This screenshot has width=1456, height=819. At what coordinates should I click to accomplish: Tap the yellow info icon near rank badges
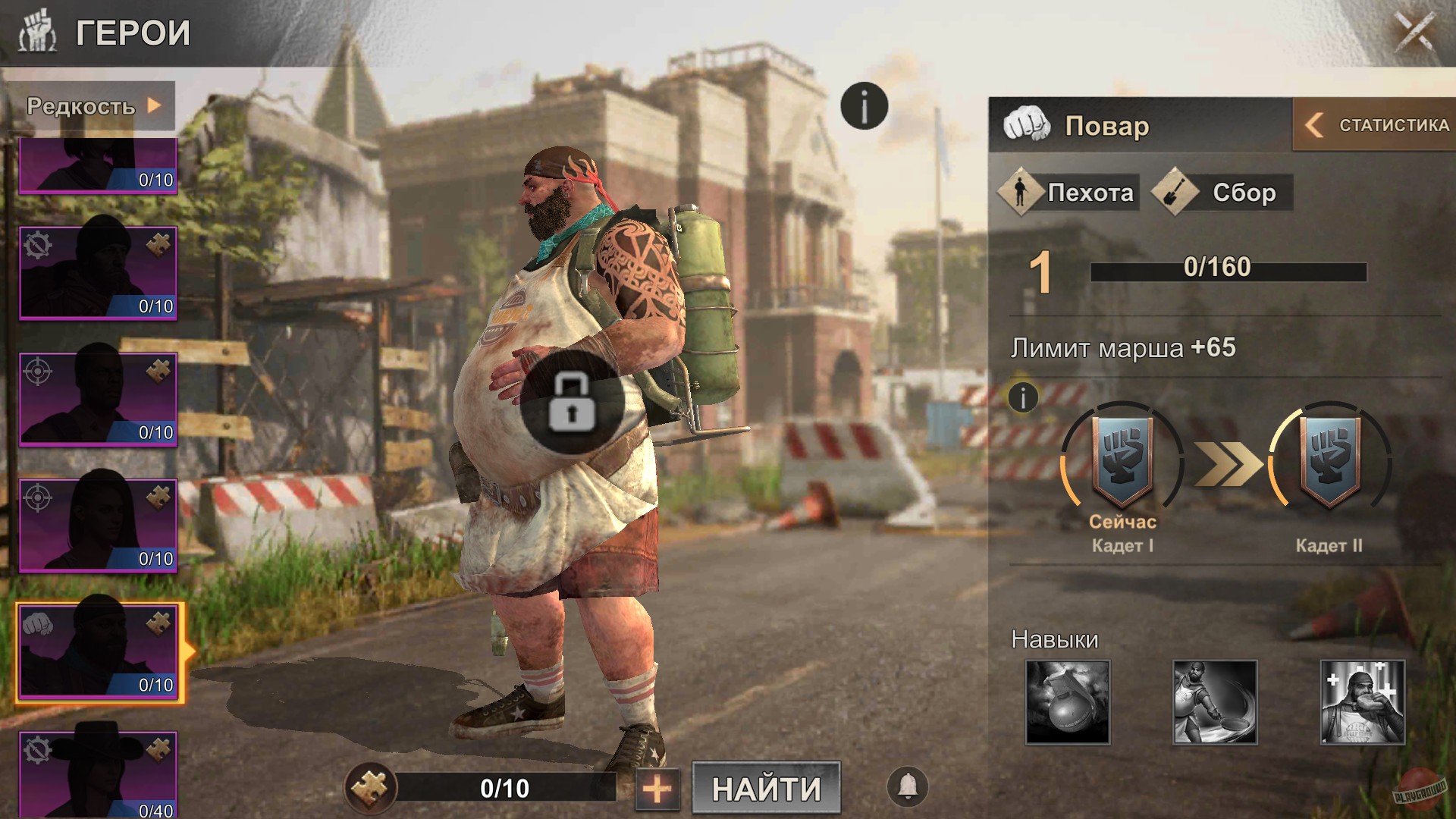[1022, 397]
